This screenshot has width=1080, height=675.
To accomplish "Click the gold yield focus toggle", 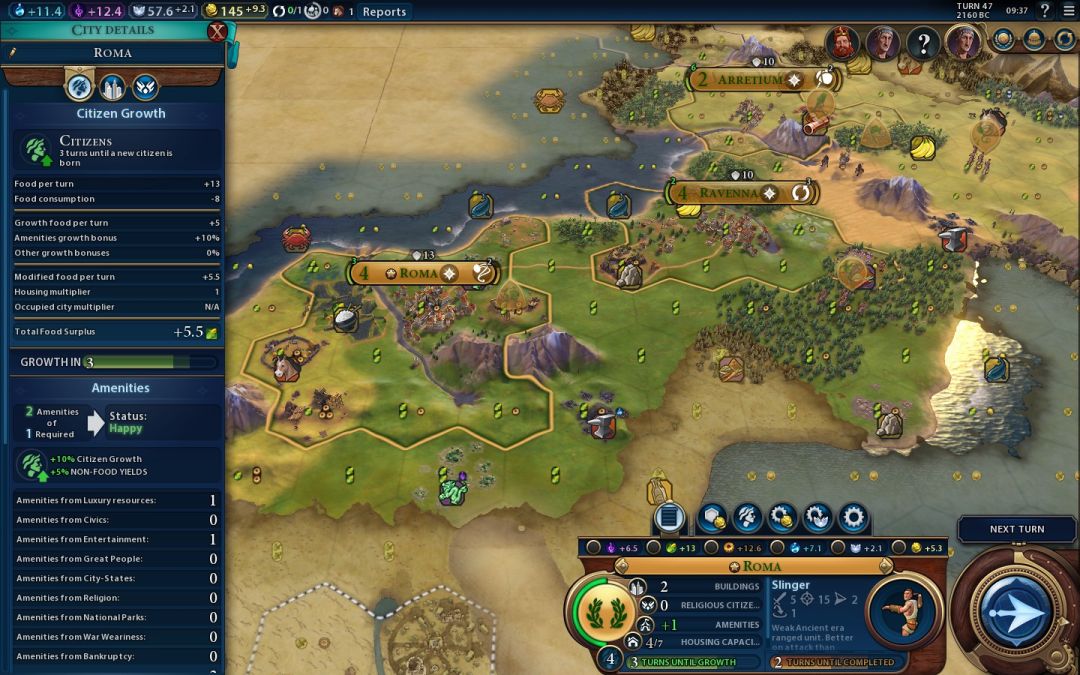I will pyautogui.click(x=897, y=548).
